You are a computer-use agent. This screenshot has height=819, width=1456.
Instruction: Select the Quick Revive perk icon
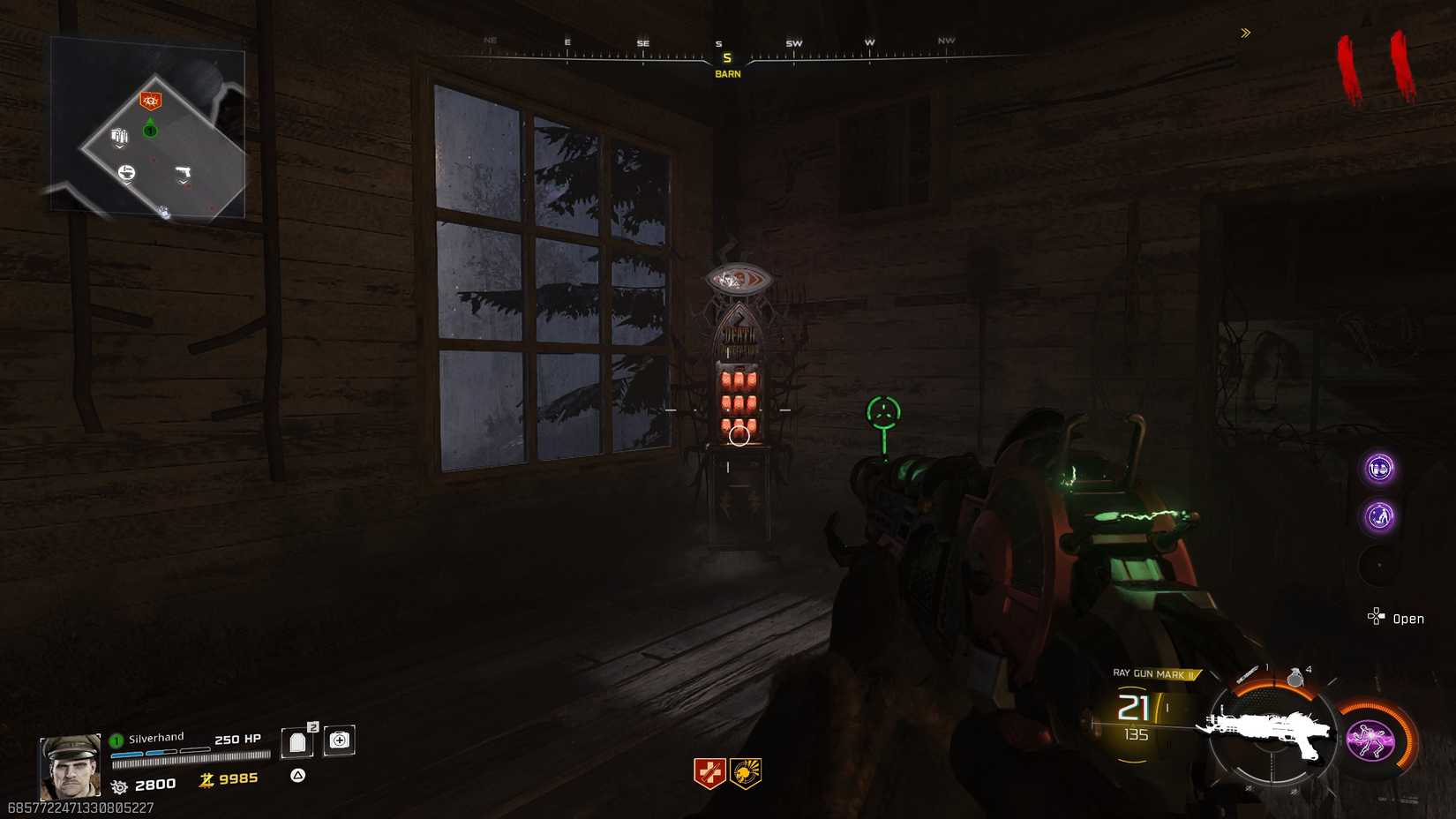coord(709,773)
